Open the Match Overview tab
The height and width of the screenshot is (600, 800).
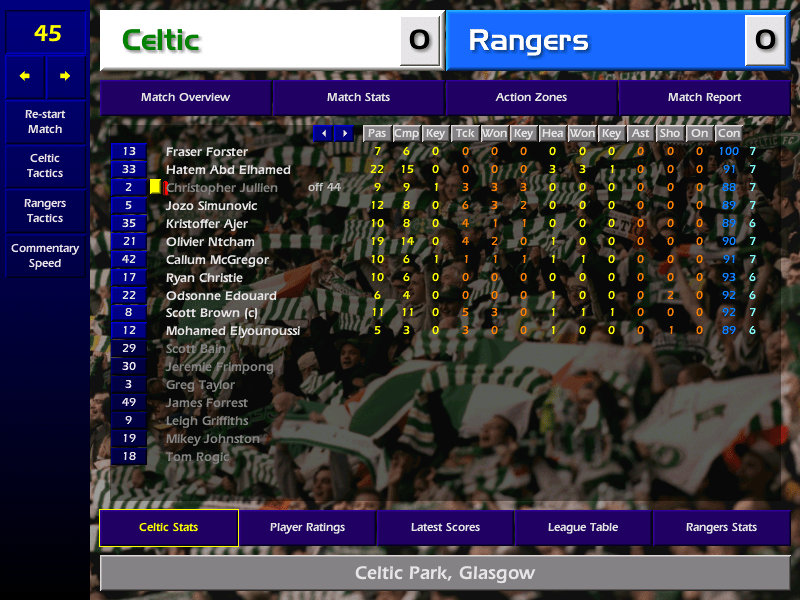point(185,97)
